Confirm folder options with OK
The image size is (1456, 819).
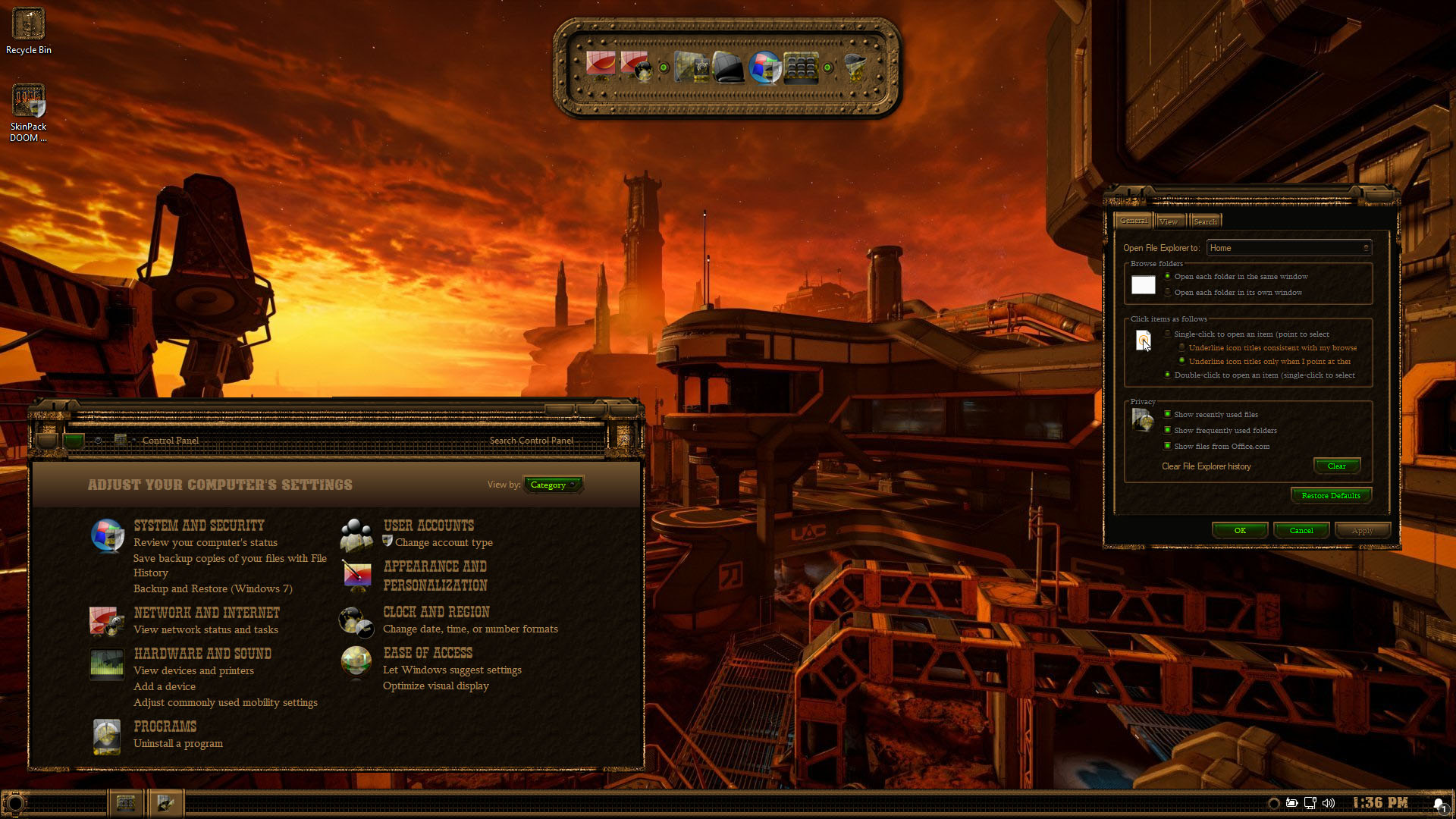(x=1240, y=531)
